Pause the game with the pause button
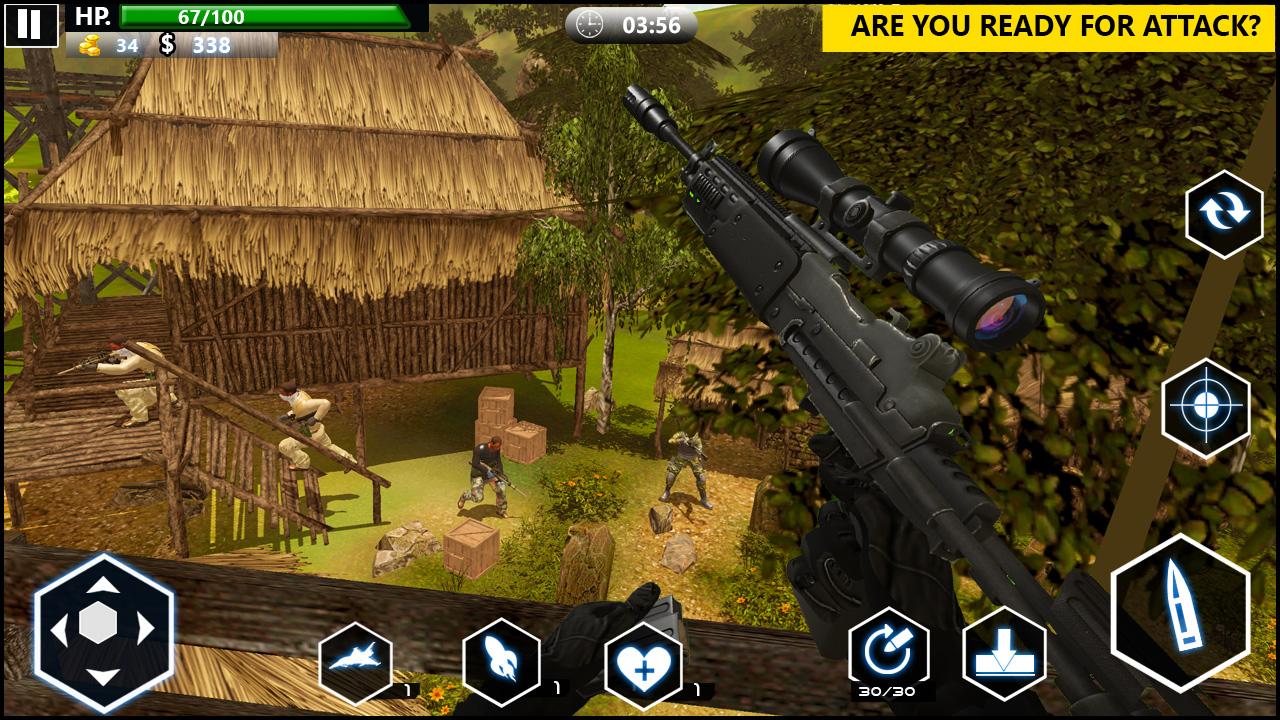The width and height of the screenshot is (1280, 720). [31, 27]
